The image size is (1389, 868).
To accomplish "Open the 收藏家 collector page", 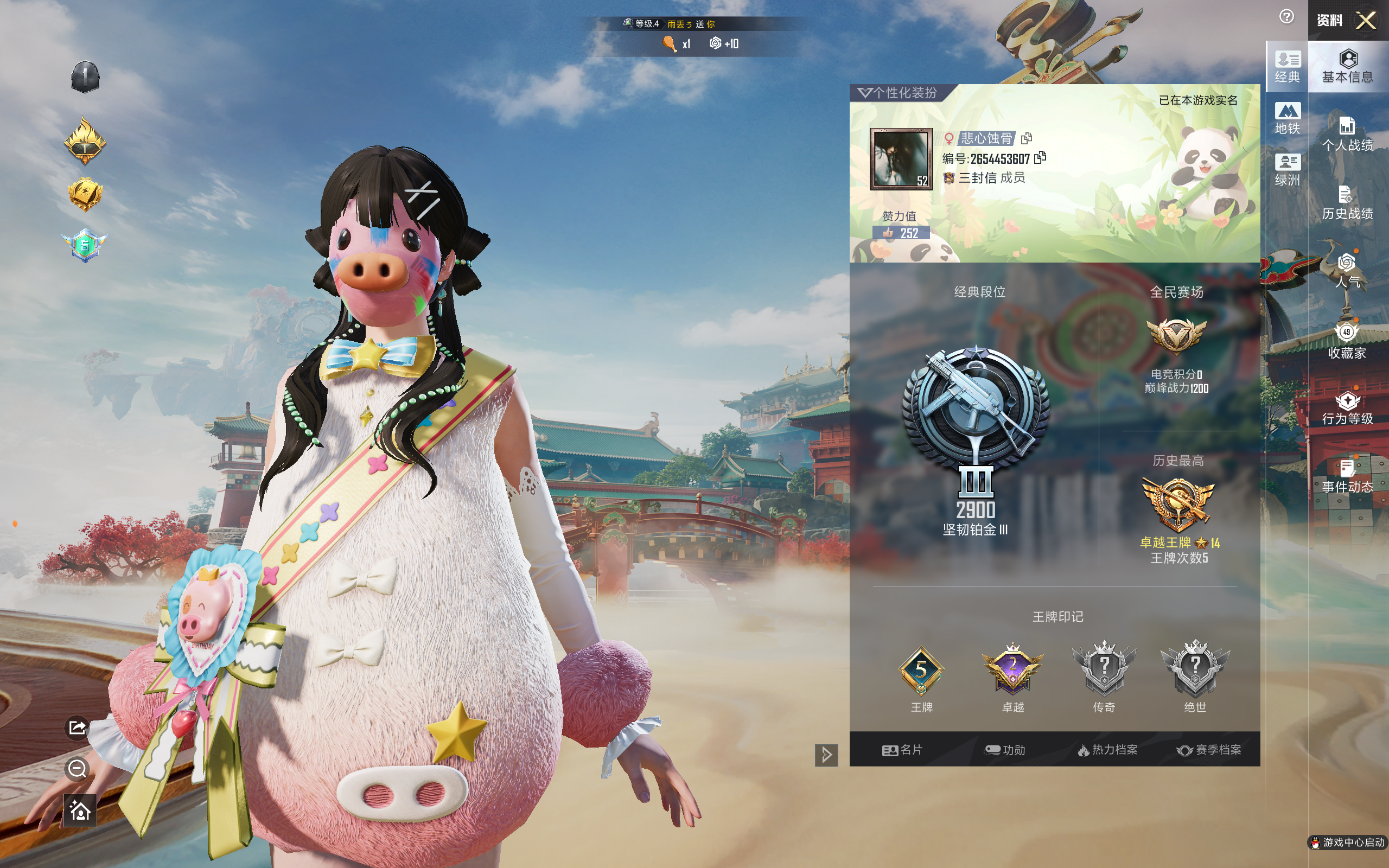I will click(x=1347, y=341).
